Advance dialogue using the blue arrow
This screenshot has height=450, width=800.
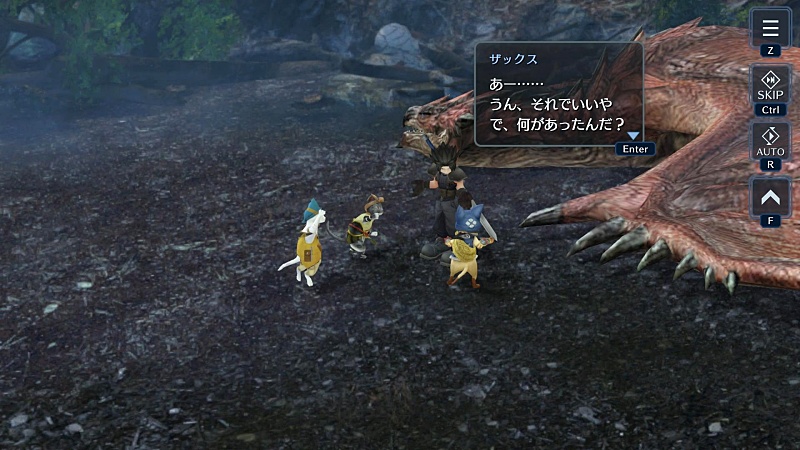pyautogui.click(x=632, y=136)
